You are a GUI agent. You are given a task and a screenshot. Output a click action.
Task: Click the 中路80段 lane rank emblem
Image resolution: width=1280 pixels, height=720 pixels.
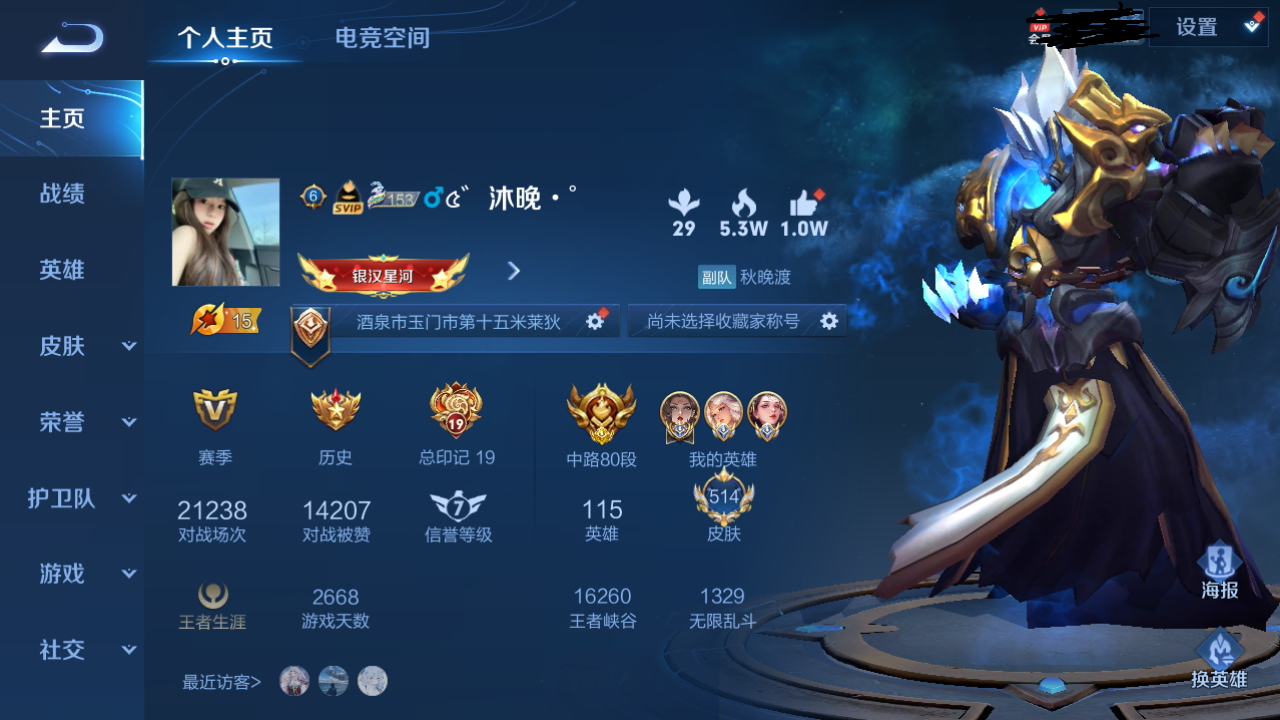pos(597,413)
